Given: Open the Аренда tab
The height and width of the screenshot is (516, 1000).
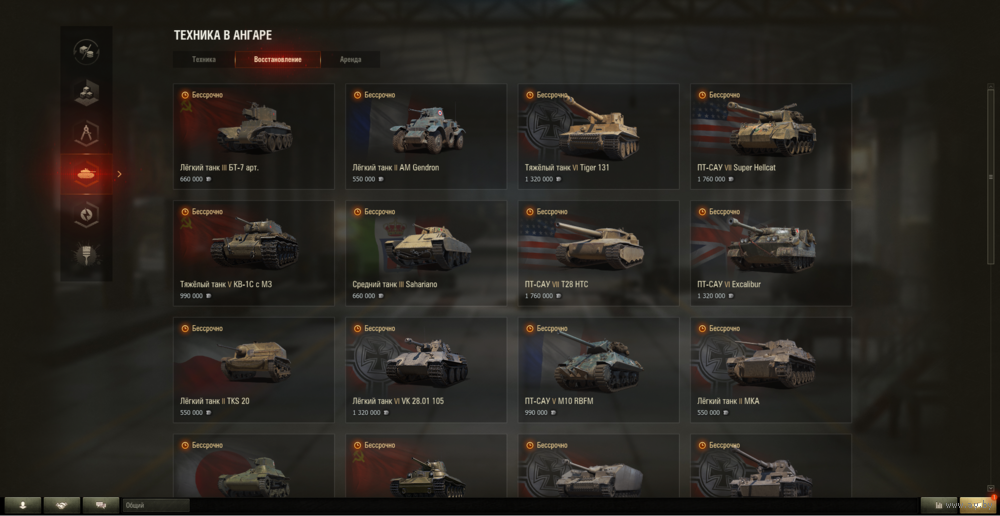Looking at the screenshot, I should coord(350,60).
